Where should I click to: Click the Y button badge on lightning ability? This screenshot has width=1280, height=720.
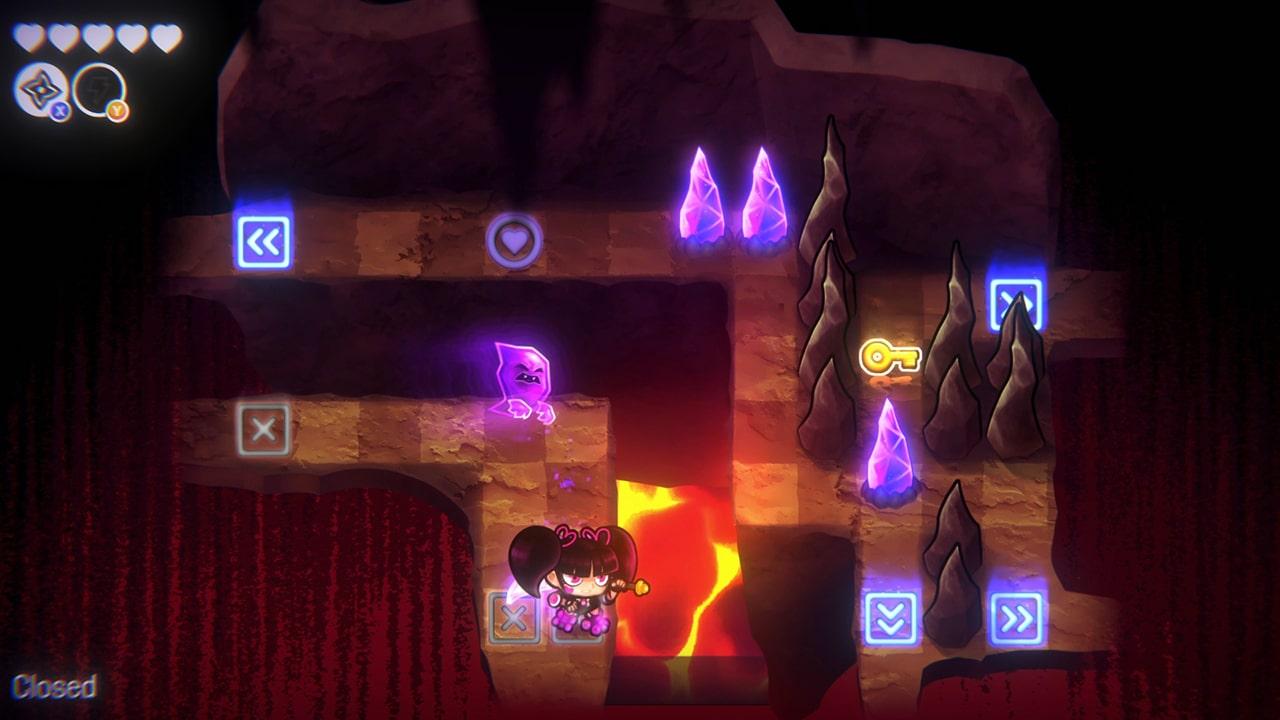pos(117,108)
